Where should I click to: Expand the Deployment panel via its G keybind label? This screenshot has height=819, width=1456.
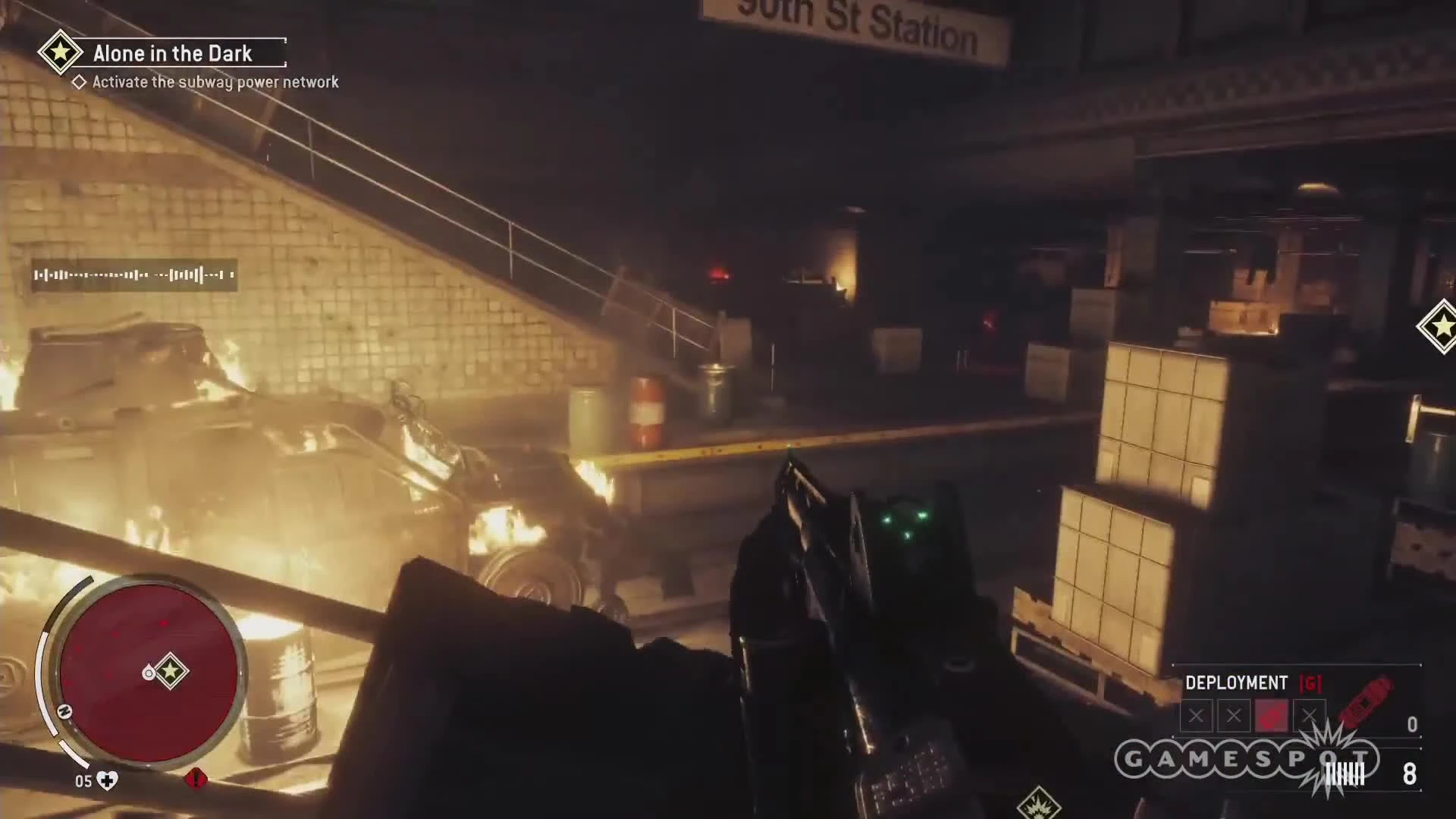coord(1310,682)
